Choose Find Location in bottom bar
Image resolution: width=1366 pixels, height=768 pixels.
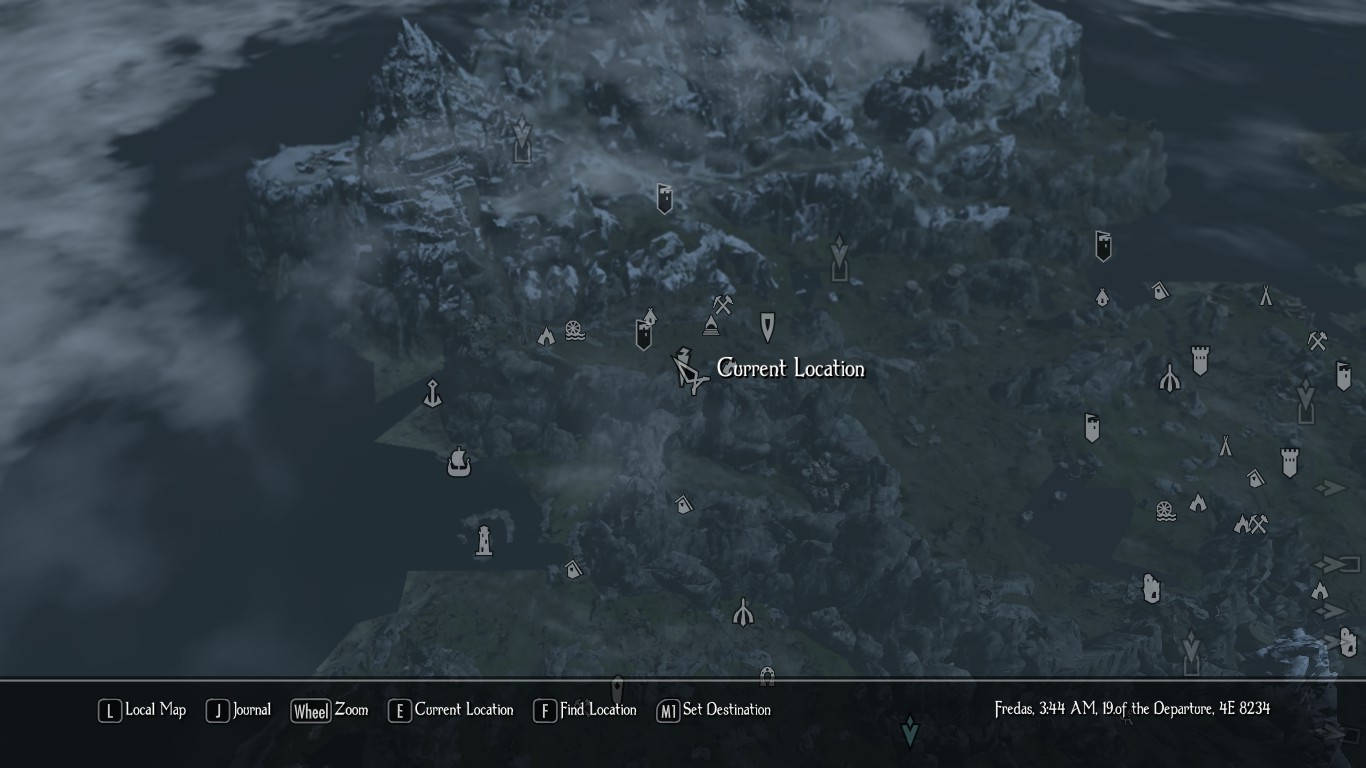585,710
